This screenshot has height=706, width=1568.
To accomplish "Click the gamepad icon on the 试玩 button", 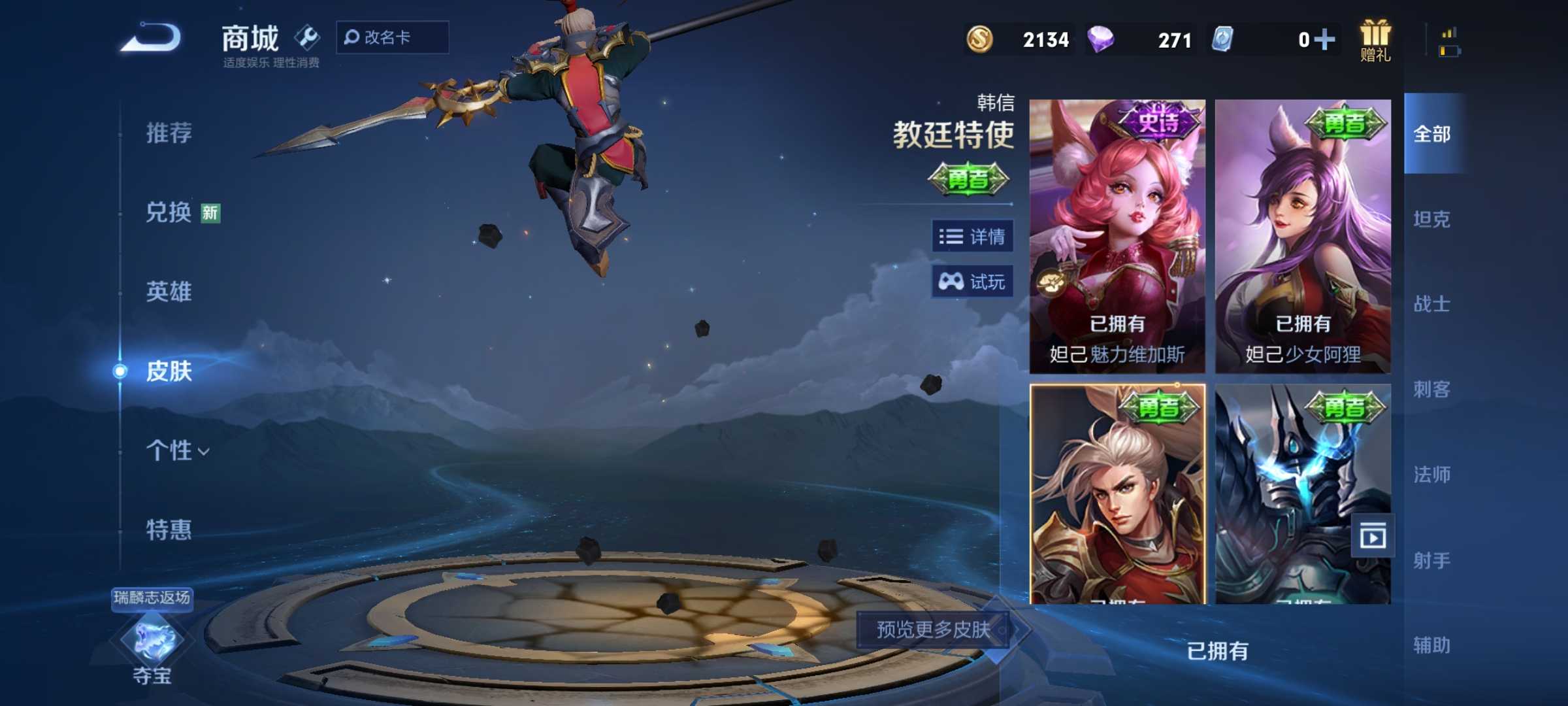I will coord(951,281).
